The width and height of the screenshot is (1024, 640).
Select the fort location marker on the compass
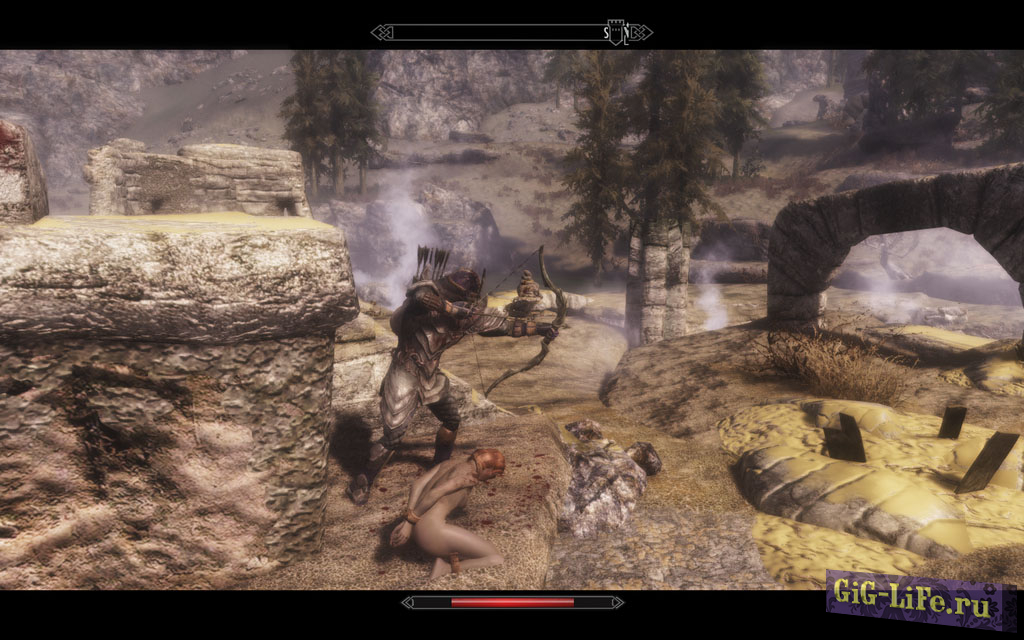pos(615,34)
